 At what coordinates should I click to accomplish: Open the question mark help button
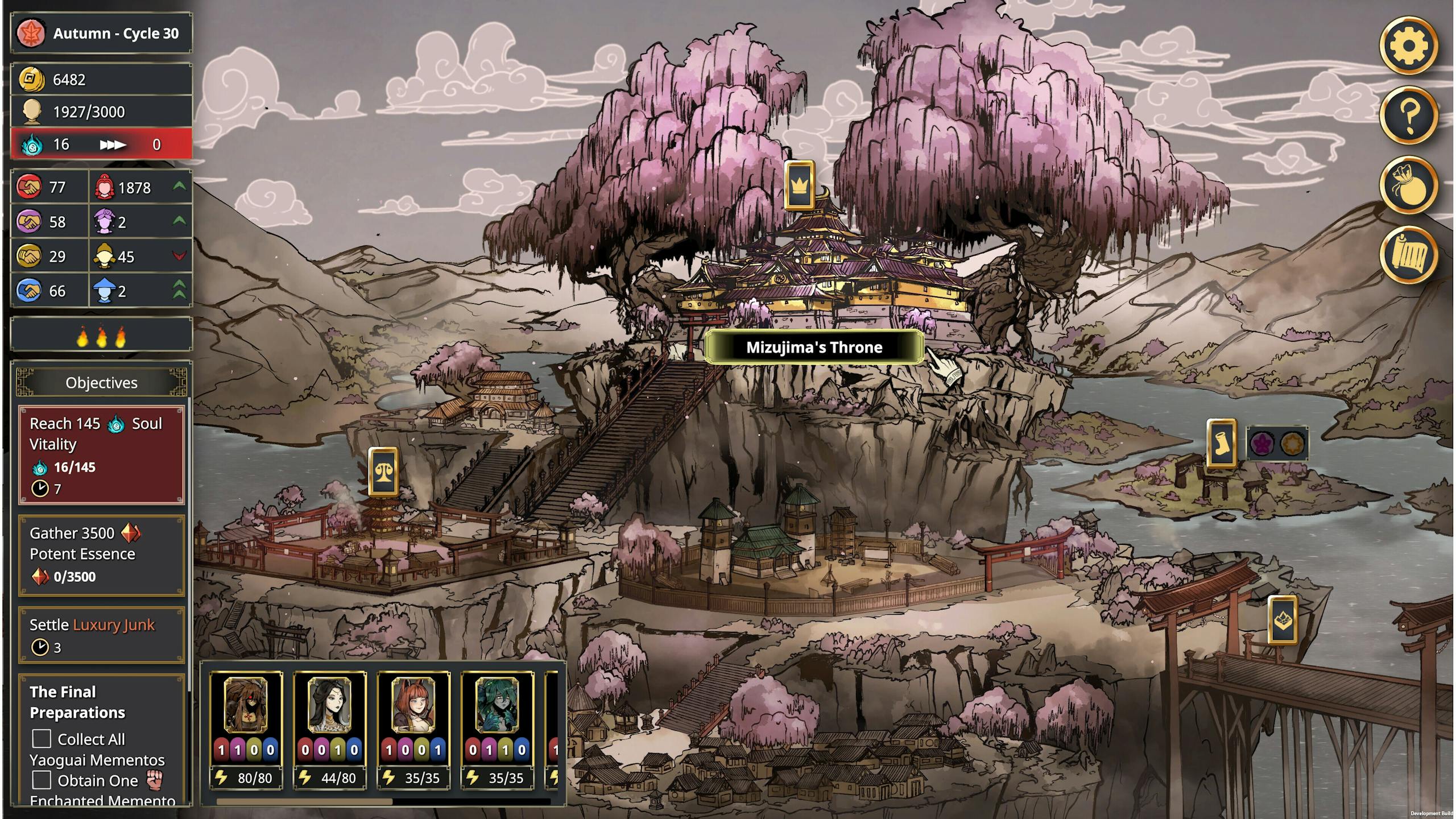point(1408,115)
